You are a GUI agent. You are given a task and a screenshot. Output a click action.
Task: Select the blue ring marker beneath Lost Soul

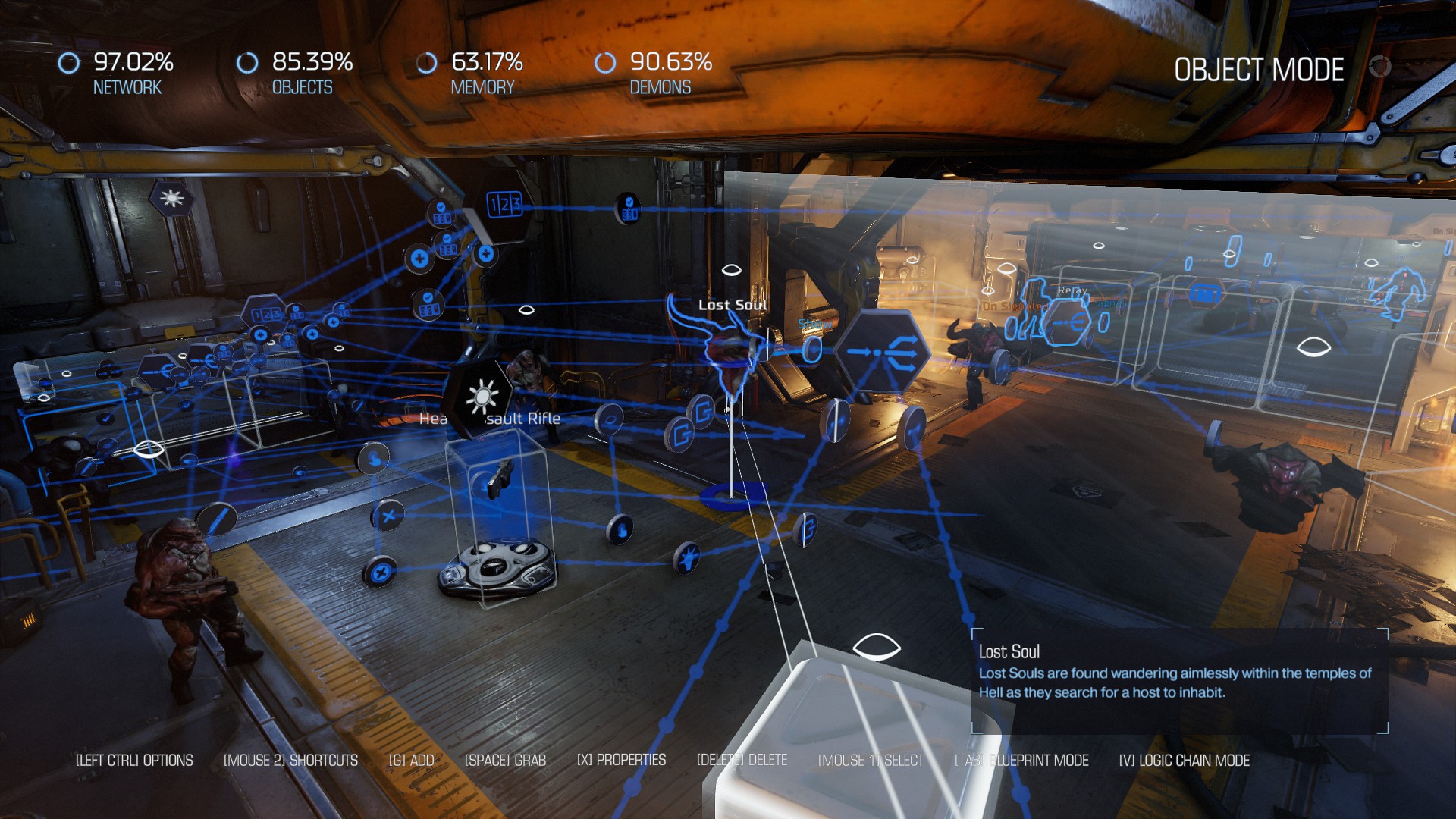tap(731, 496)
